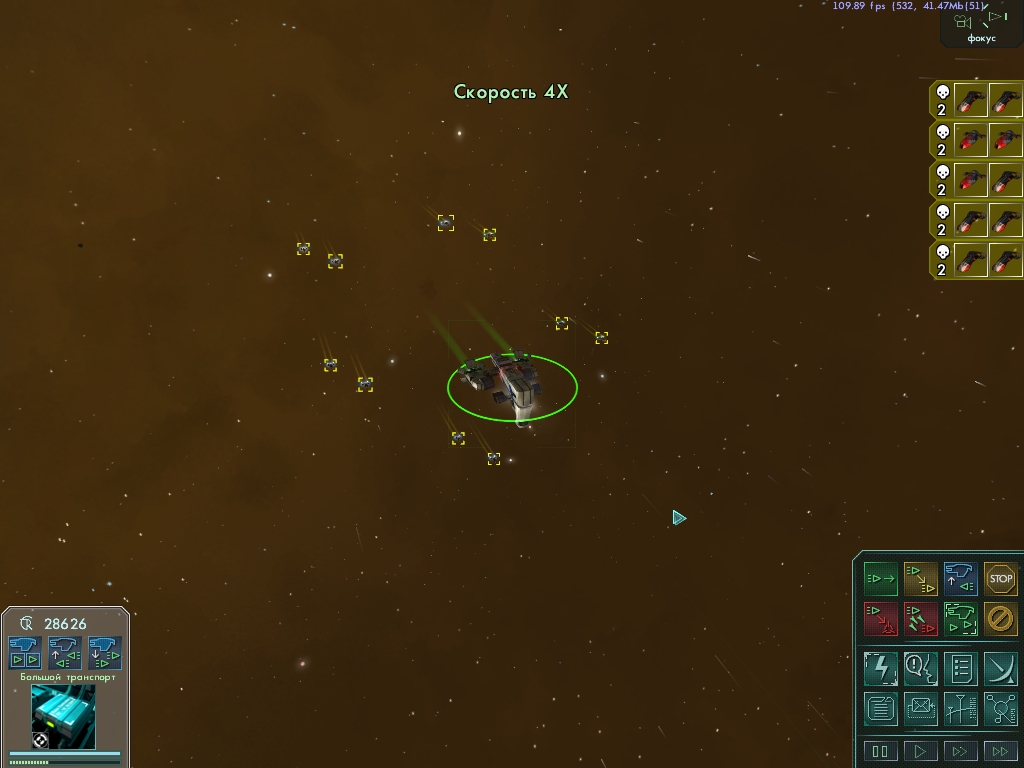Open the checklist document icon

(x=960, y=667)
